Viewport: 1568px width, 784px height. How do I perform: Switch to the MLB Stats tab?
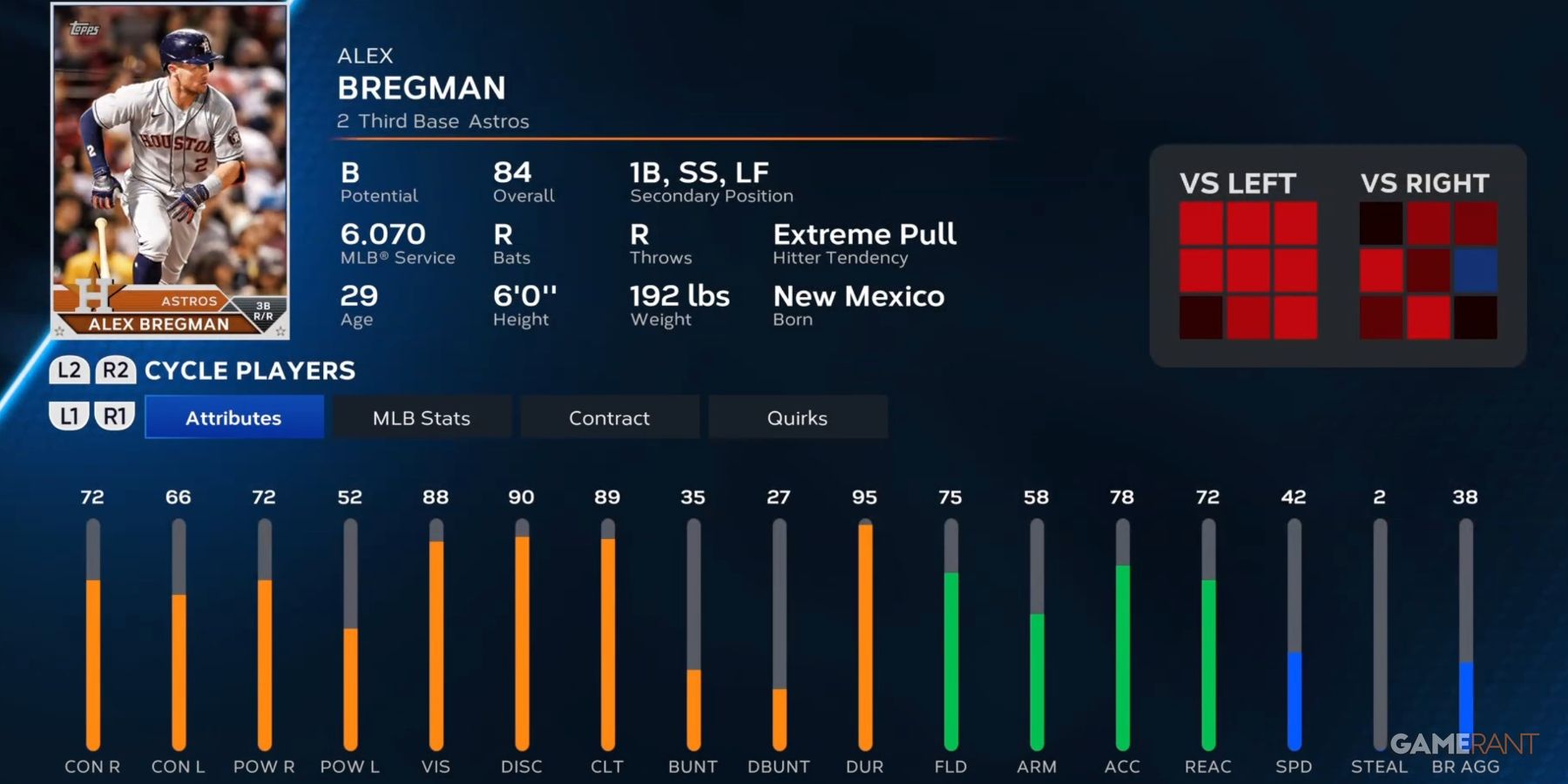point(421,416)
